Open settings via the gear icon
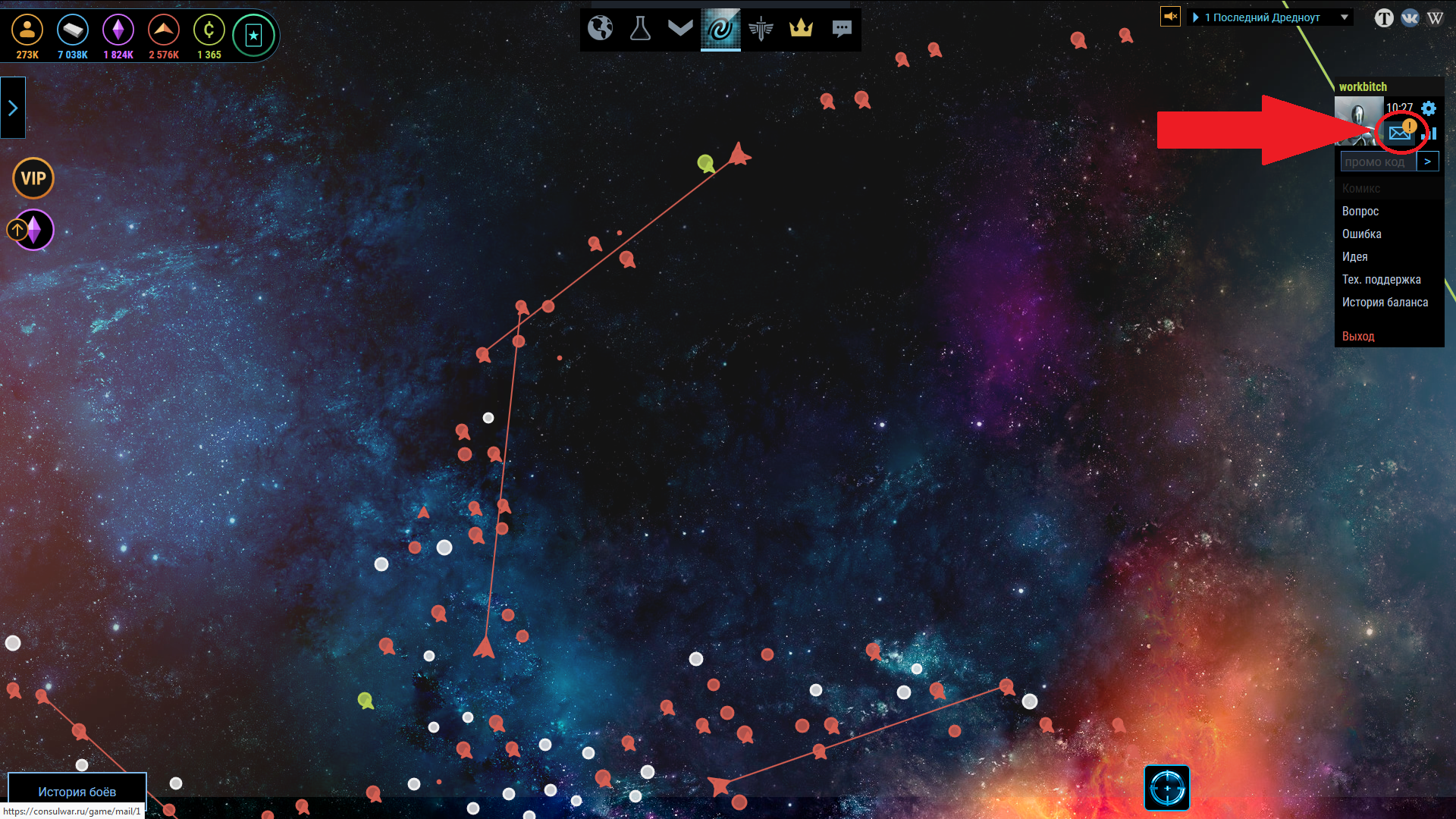 pyautogui.click(x=1429, y=108)
